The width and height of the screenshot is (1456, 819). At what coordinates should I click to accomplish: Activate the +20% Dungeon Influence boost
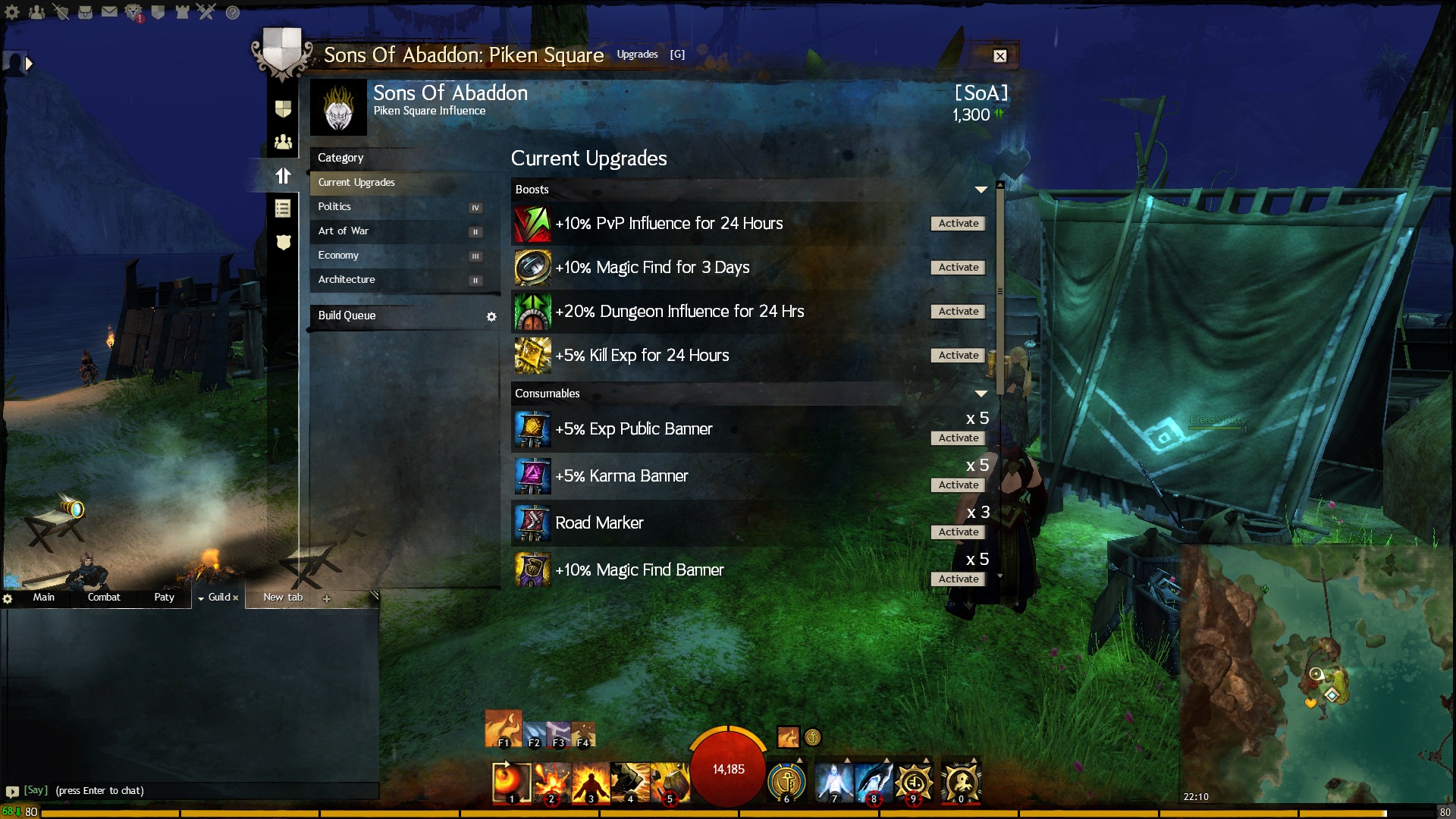click(958, 312)
